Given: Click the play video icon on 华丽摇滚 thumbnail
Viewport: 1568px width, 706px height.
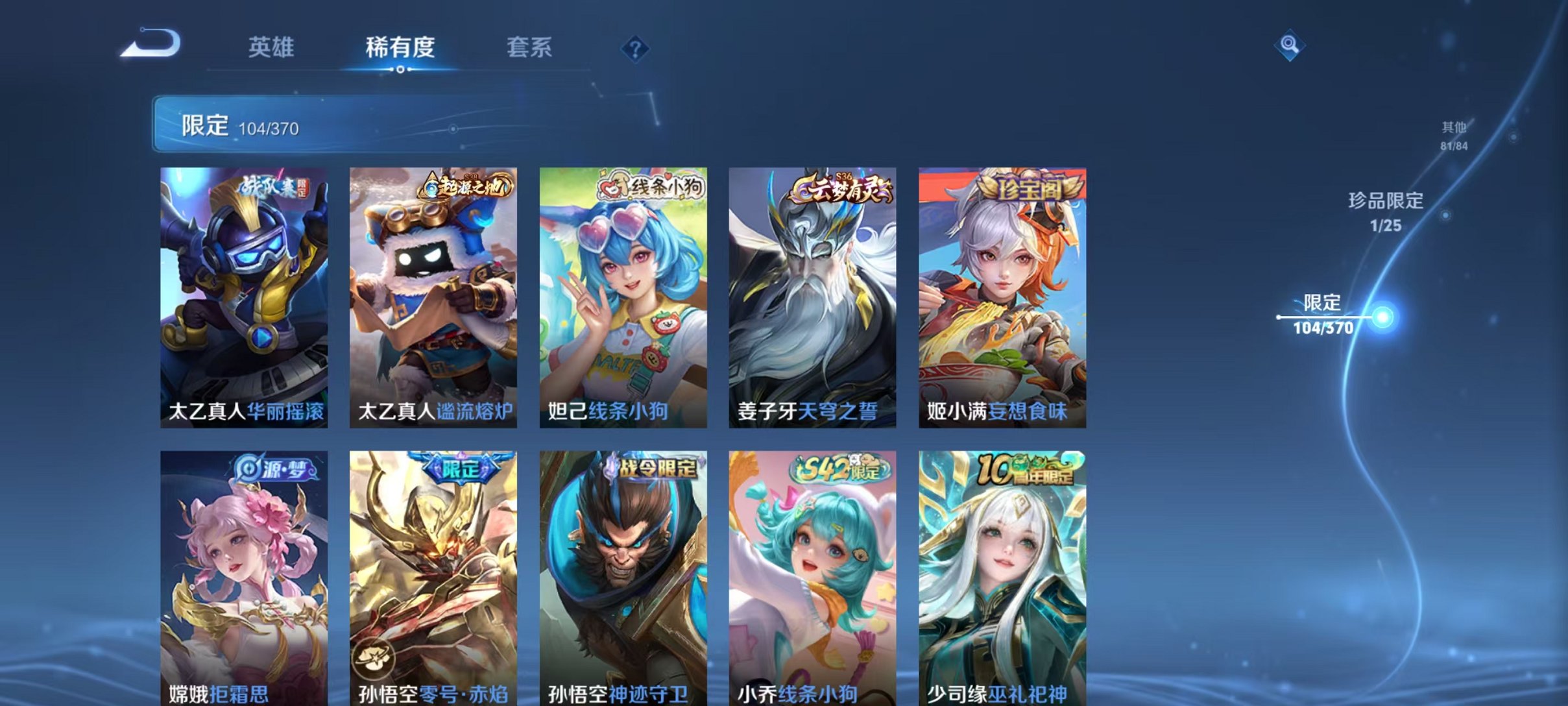Looking at the screenshot, I should coord(264,337).
